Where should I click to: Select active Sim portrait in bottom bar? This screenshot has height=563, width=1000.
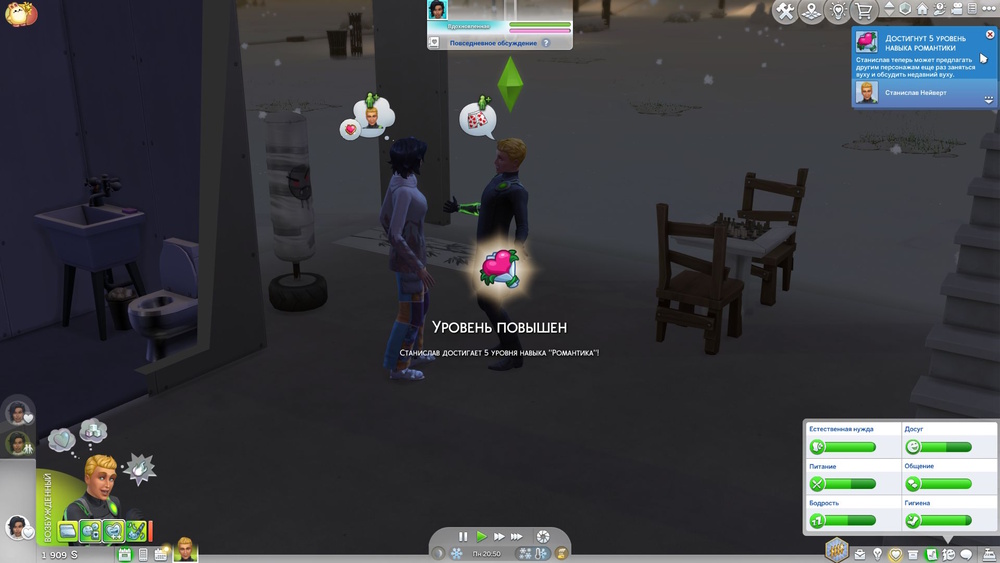pos(186,549)
